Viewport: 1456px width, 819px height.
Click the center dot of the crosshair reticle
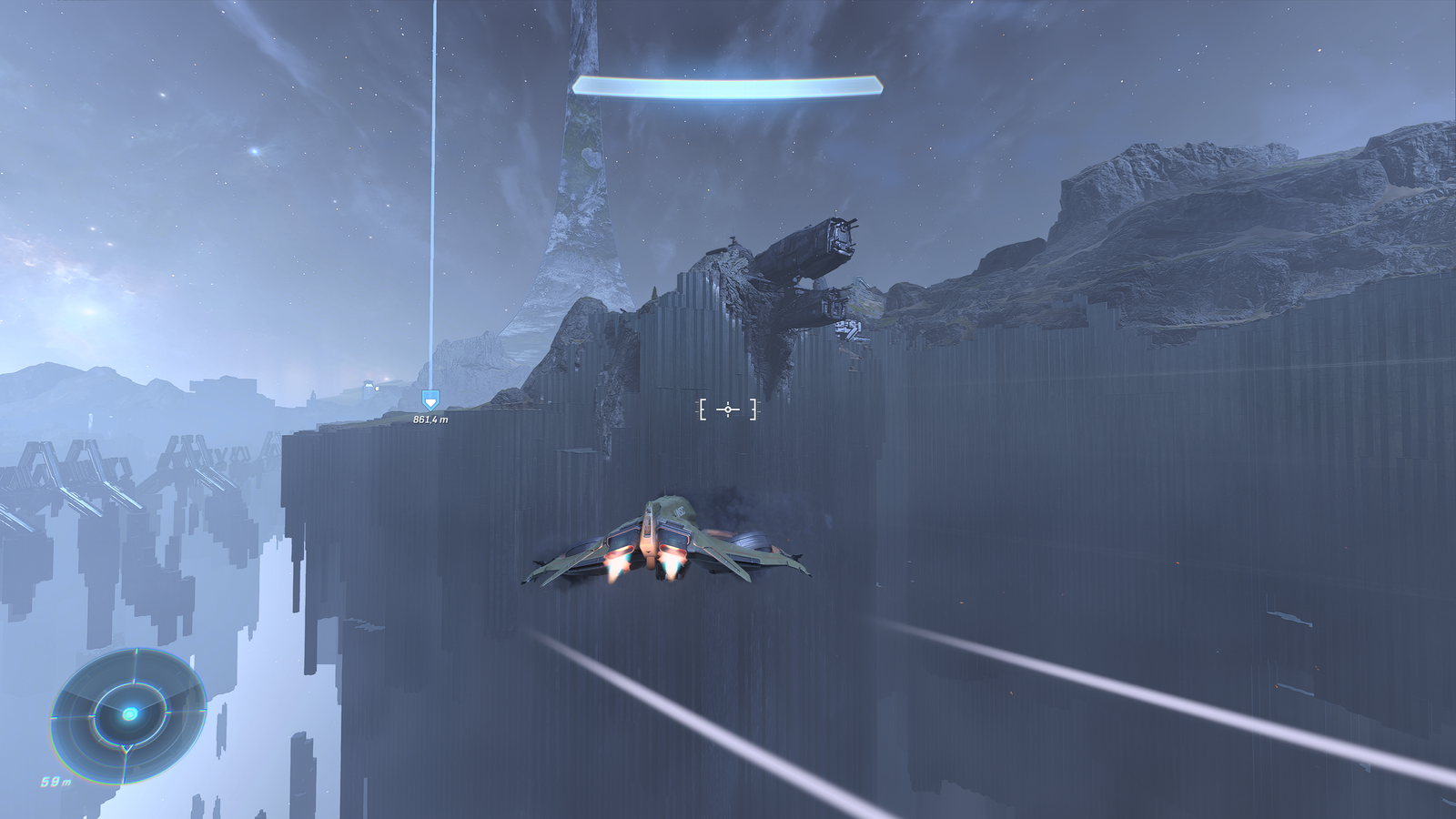[728, 410]
